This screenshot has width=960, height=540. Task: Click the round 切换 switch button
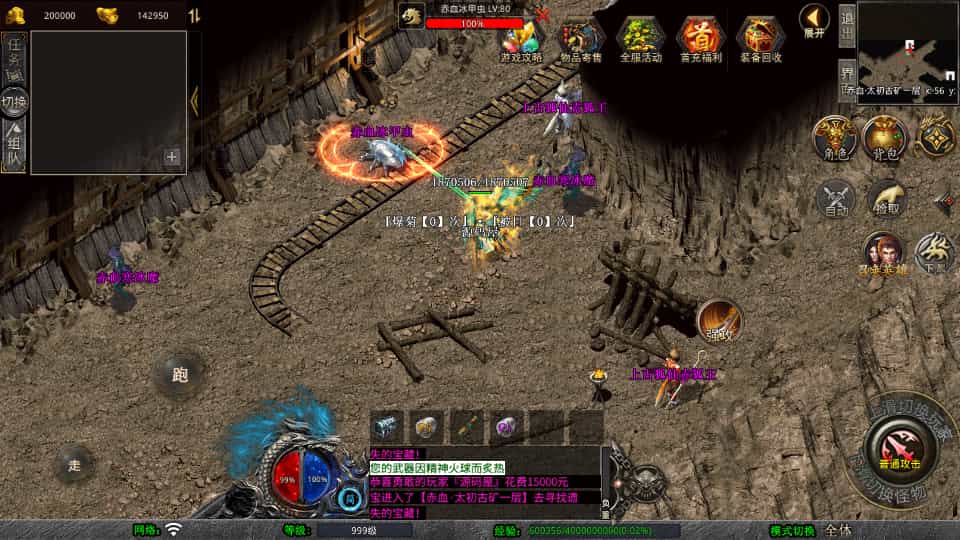tap(14, 102)
